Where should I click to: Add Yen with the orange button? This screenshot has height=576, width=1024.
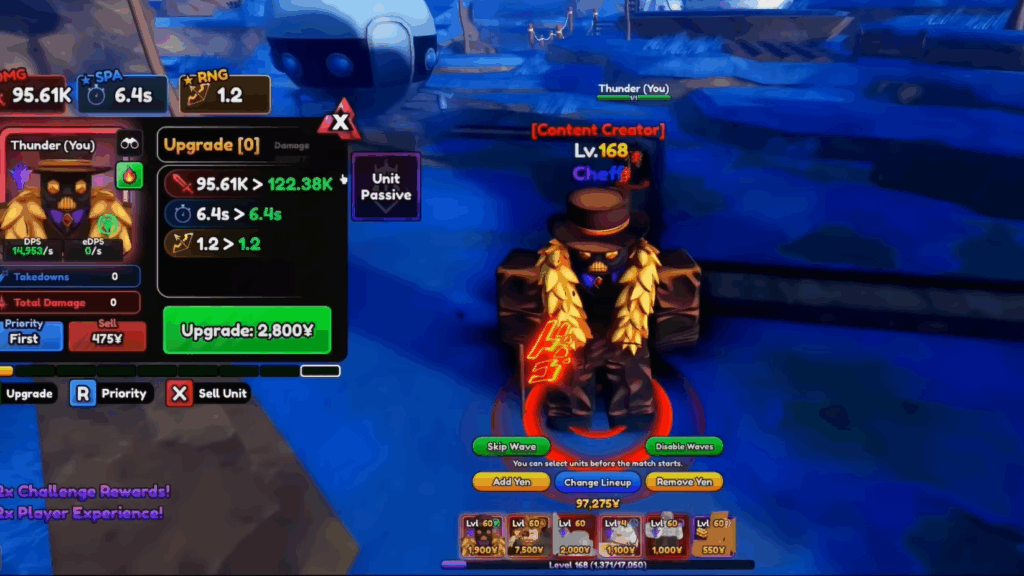[x=511, y=482]
